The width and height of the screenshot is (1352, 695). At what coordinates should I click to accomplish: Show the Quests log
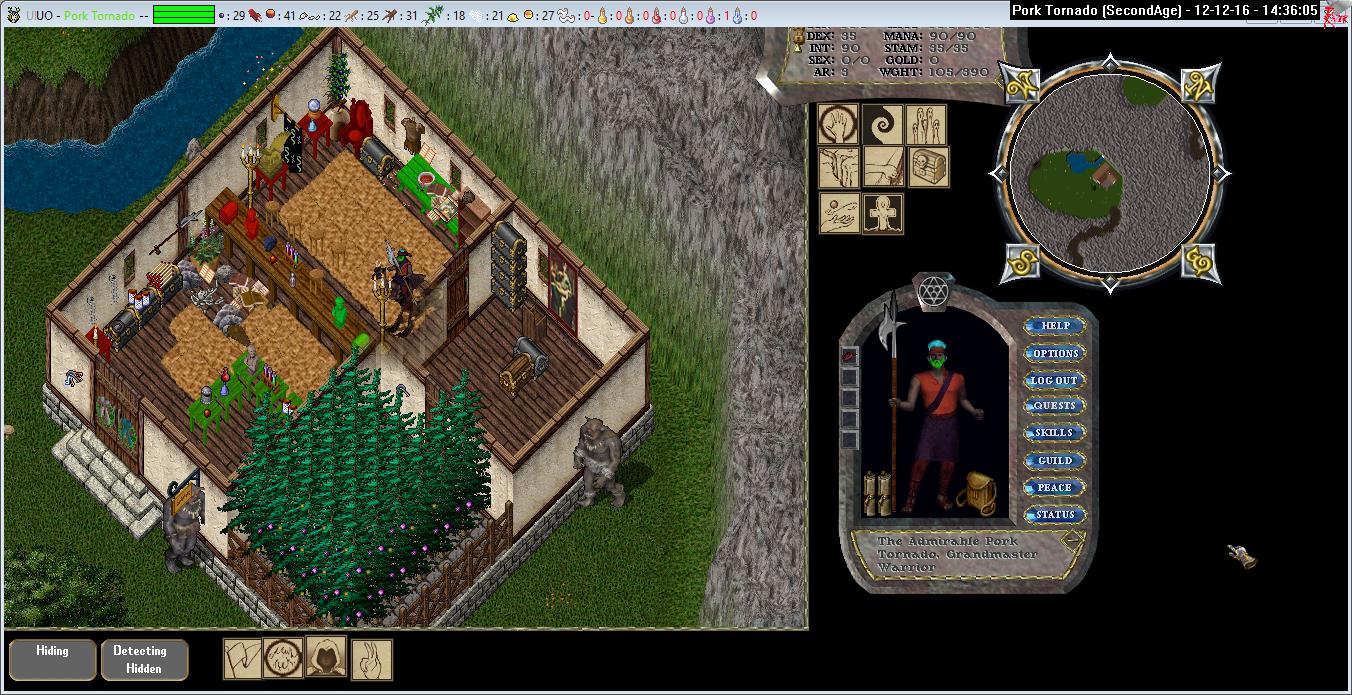pos(1055,406)
